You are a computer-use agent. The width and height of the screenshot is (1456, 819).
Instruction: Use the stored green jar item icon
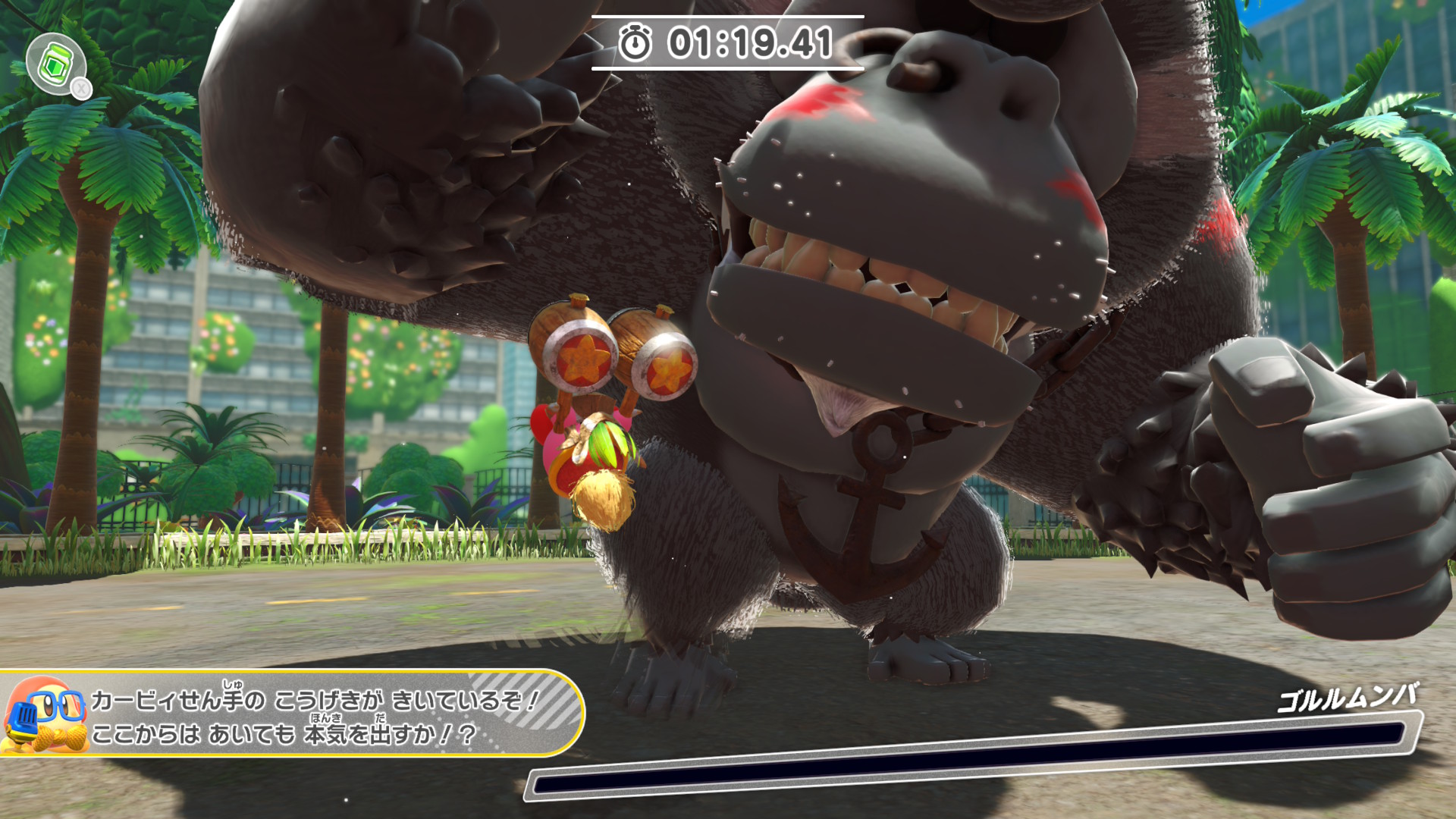click(55, 64)
